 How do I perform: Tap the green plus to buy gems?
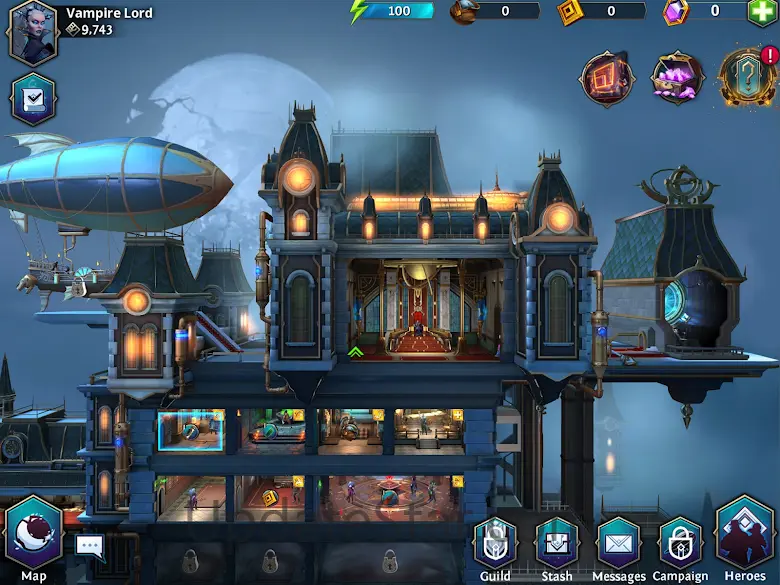coord(762,12)
